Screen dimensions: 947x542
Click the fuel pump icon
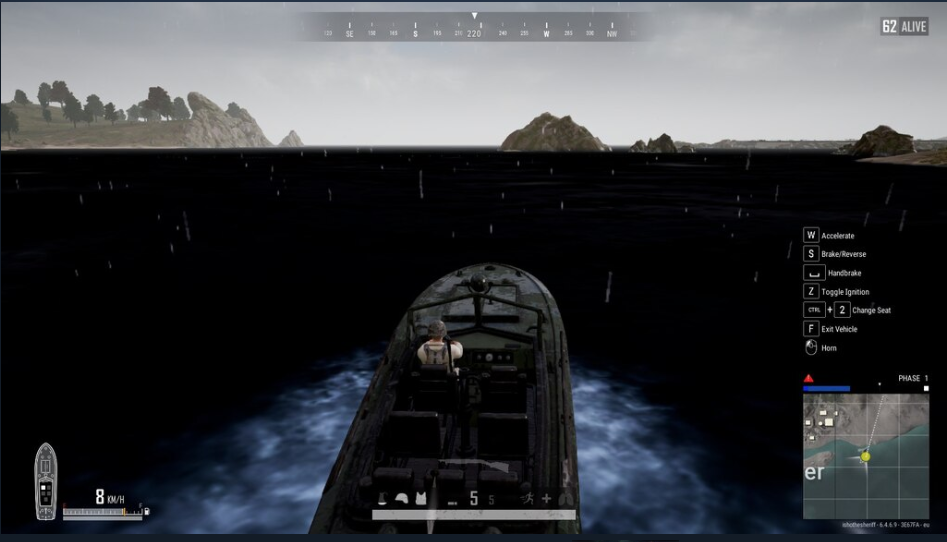(148, 511)
